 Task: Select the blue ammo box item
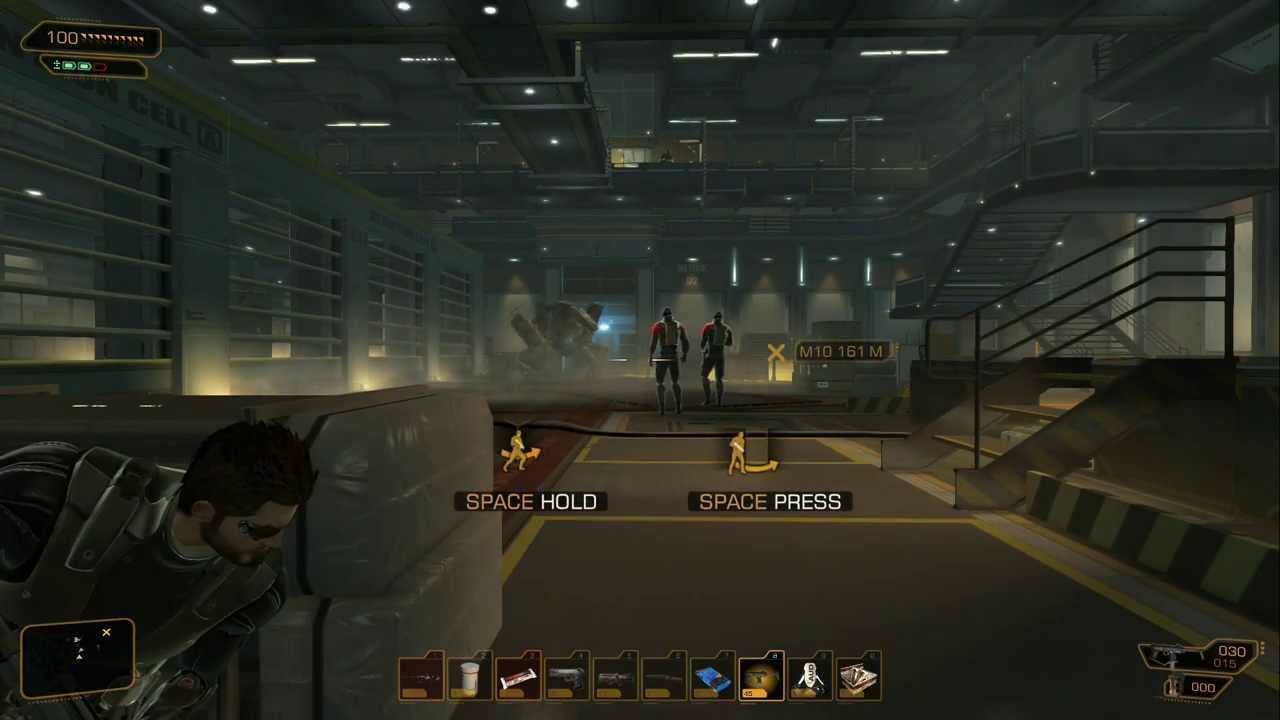711,675
